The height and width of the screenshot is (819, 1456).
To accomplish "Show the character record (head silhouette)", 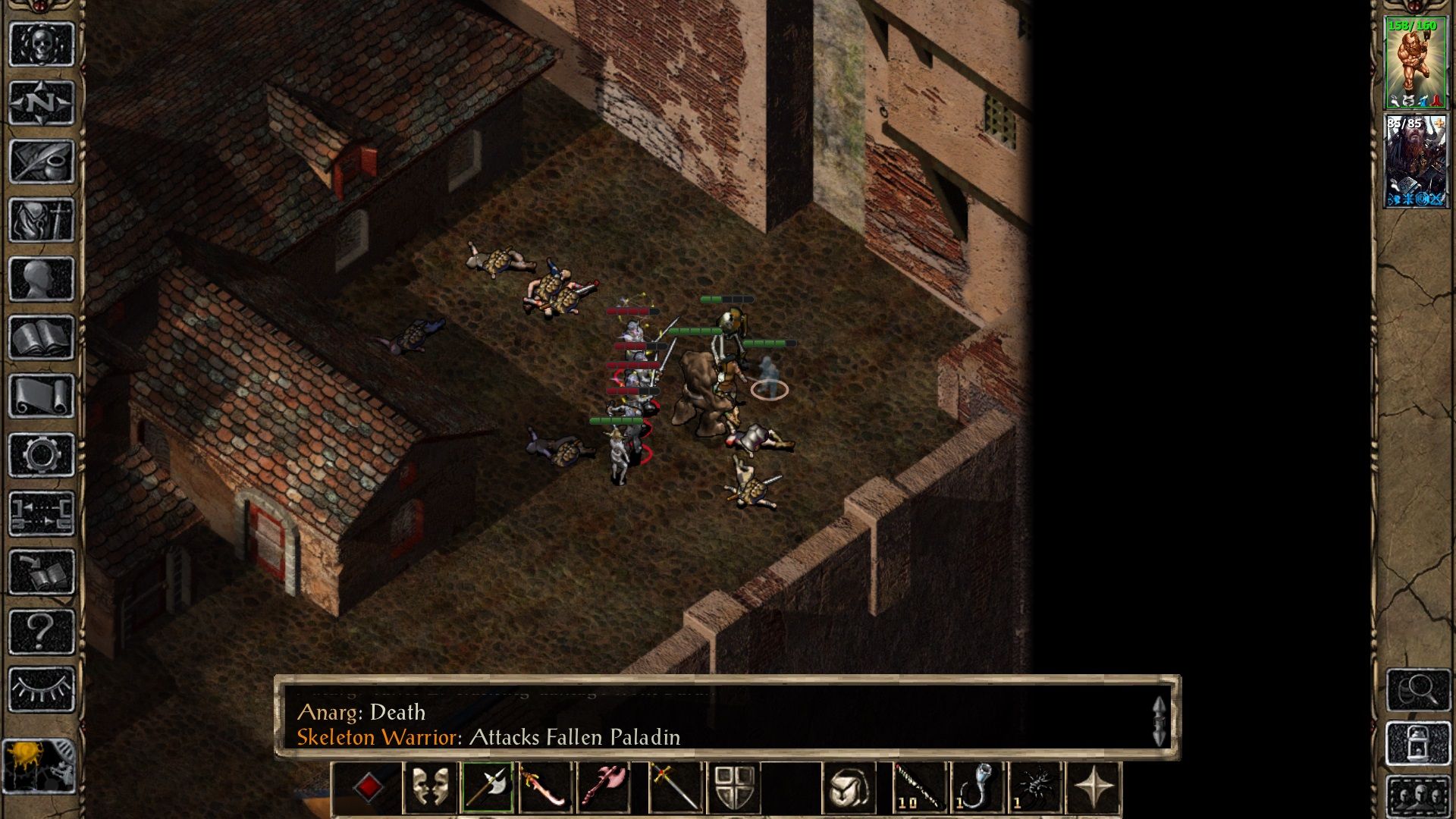I will click(x=42, y=279).
